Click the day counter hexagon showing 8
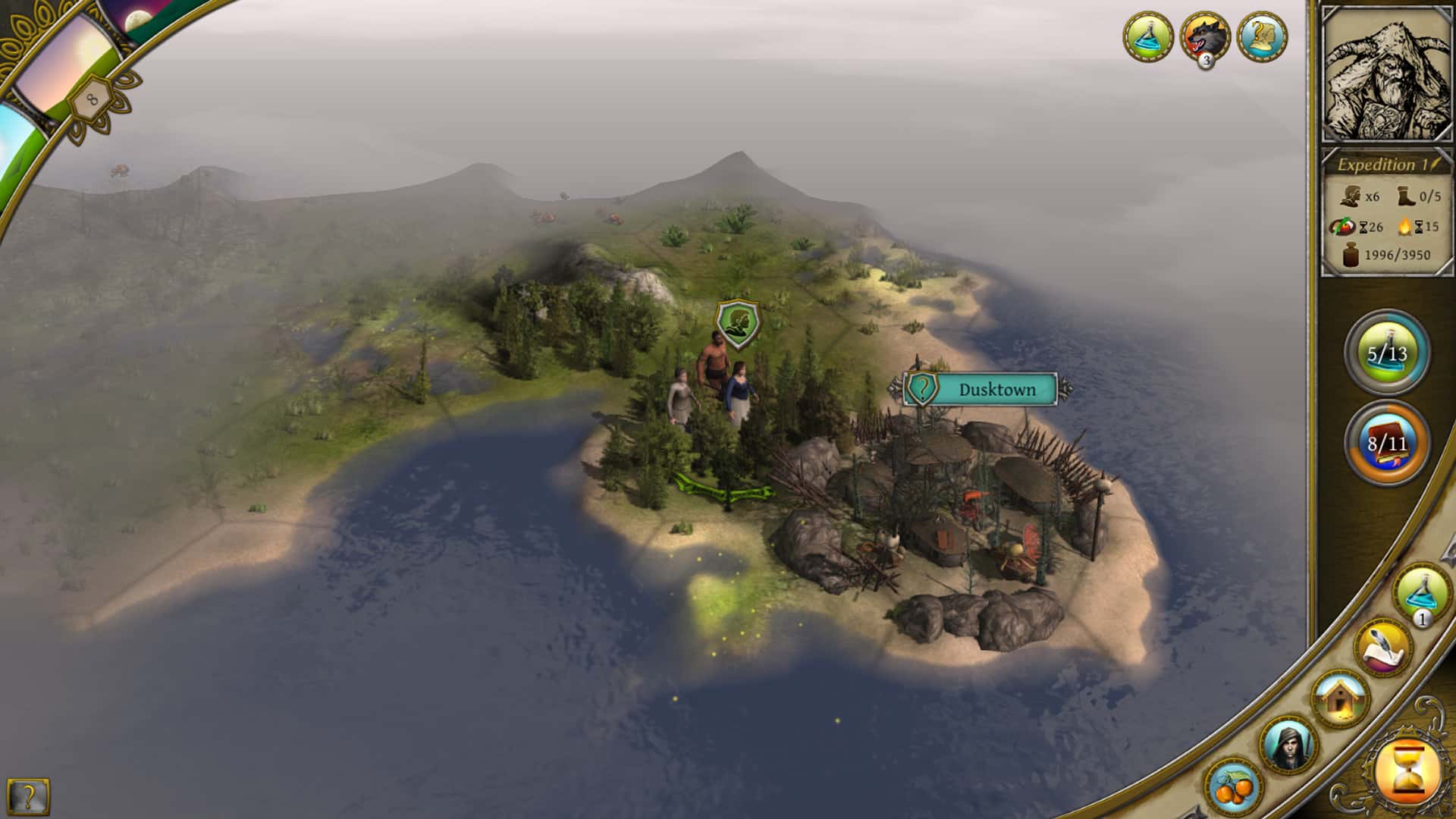Image resolution: width=1456 pixels, height=819 pixels. [91, 98]
